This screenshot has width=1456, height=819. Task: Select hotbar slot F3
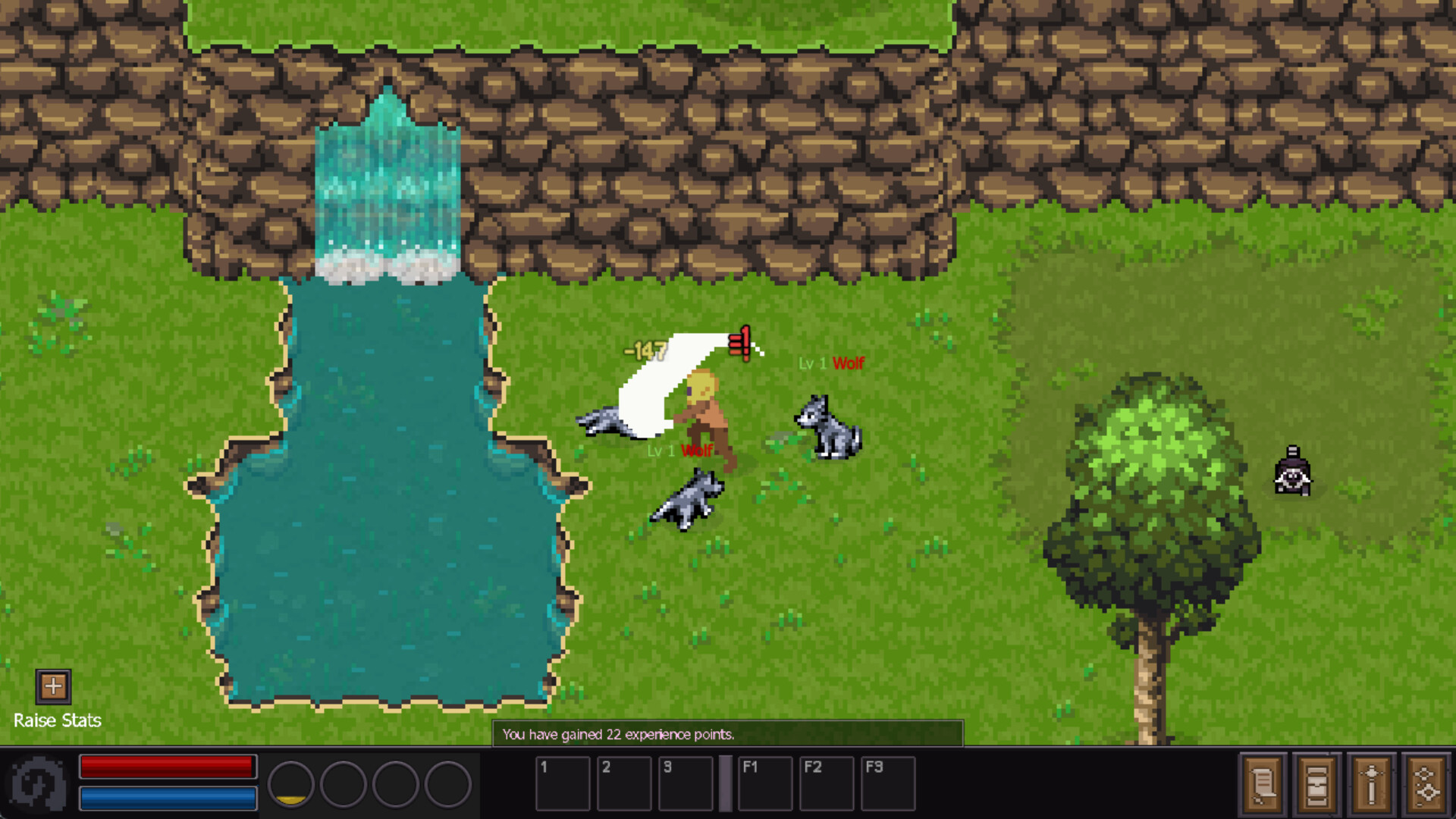click(889, 783)
